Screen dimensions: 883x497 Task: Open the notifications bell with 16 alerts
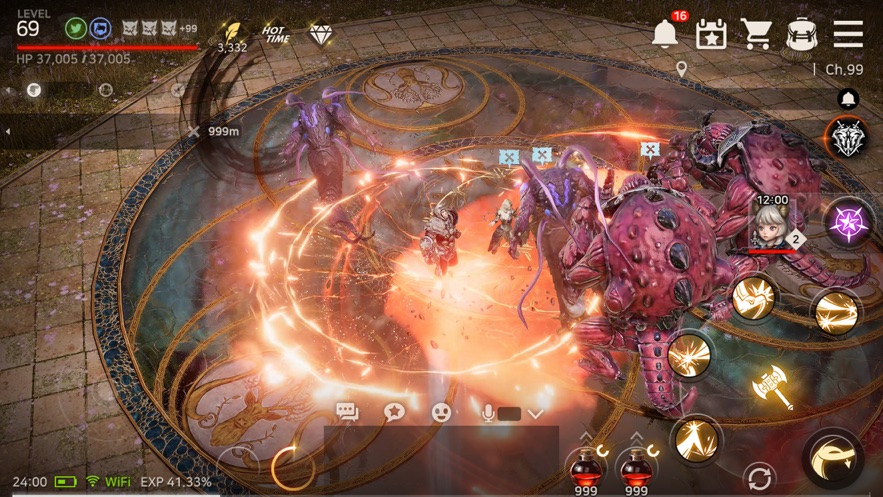pyautogui.click(x=664, y=33)
